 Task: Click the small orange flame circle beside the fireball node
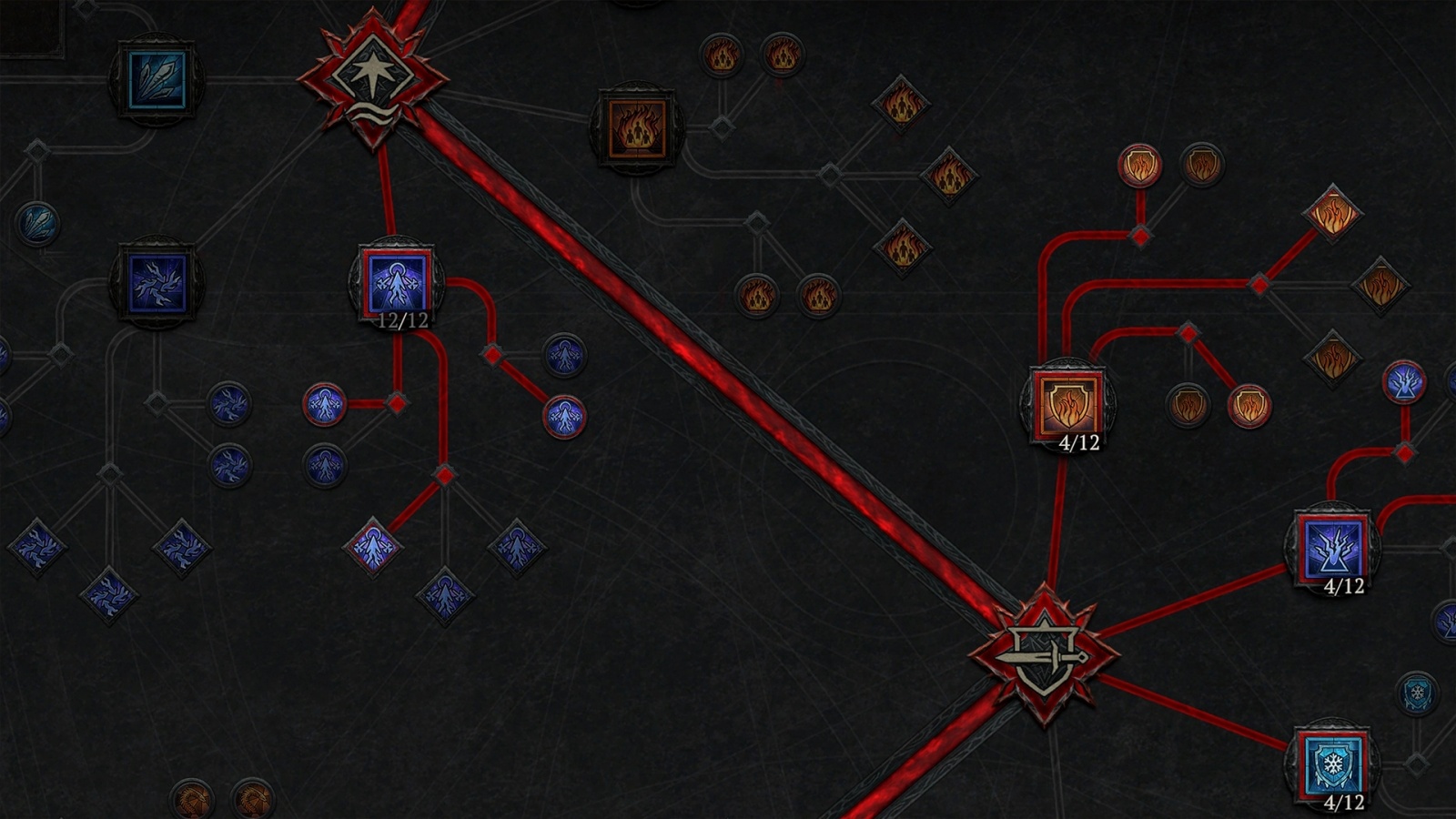click(723, 56)
